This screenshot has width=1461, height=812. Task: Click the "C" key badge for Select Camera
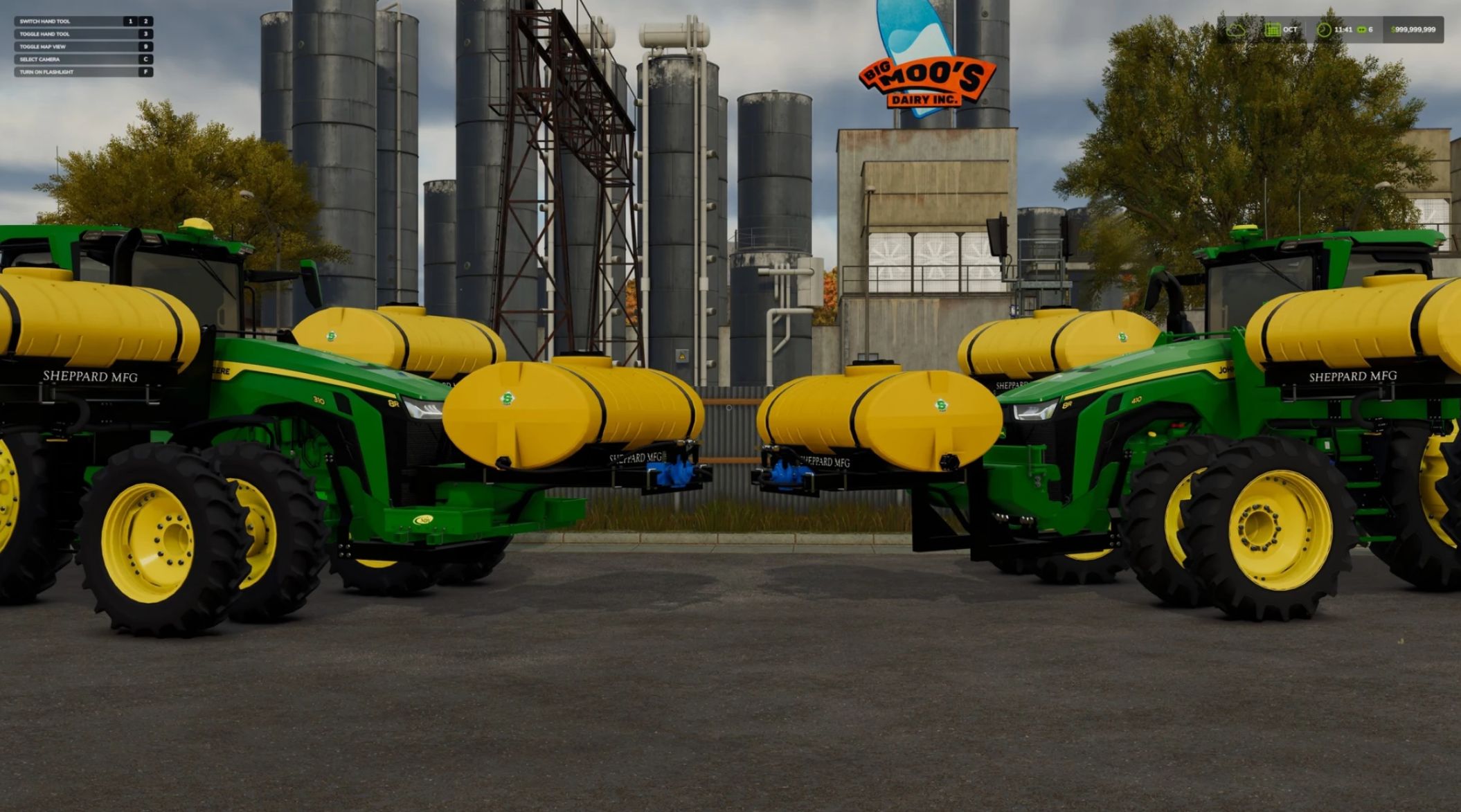click(146, 60)
